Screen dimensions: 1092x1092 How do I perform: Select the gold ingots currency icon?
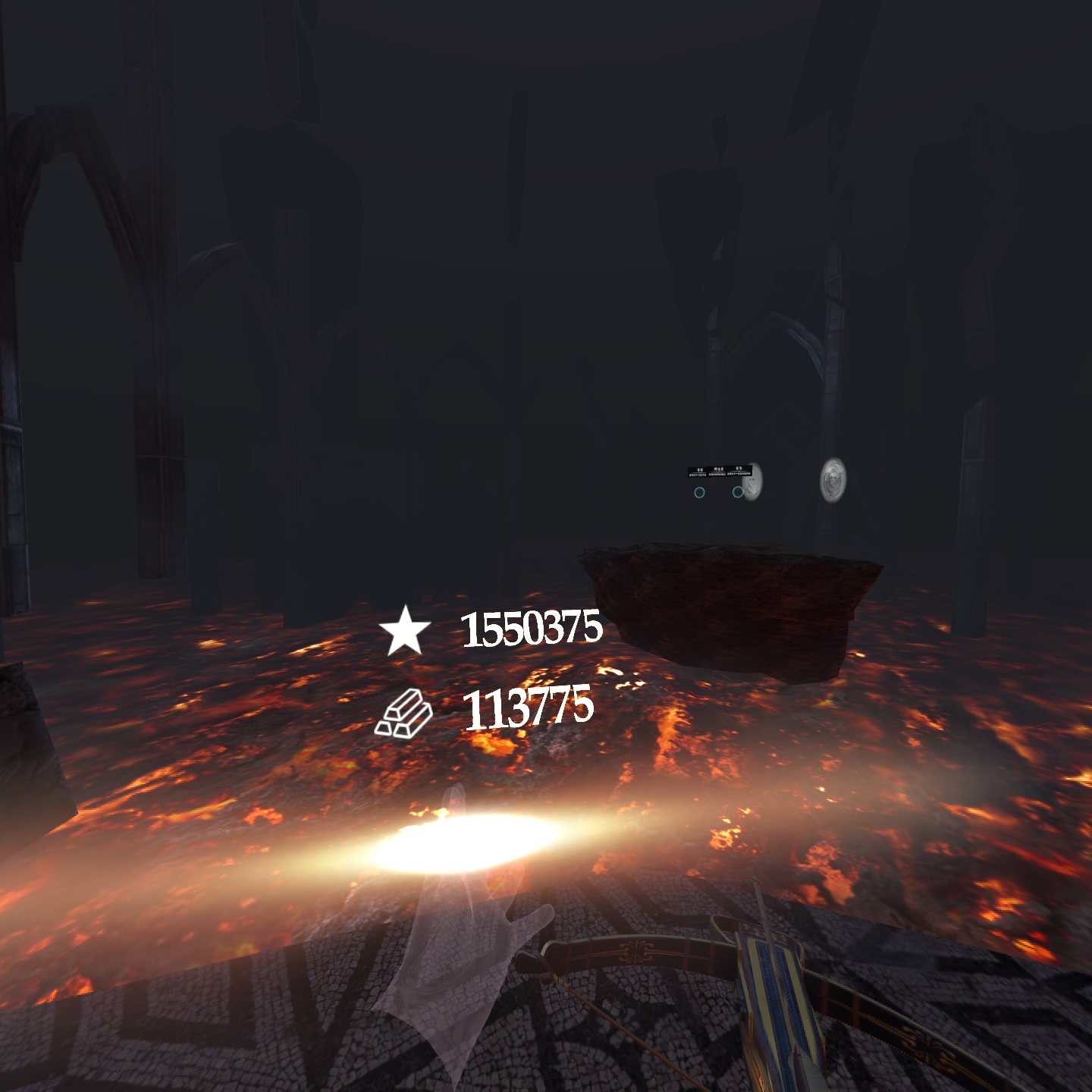[406, 713]
